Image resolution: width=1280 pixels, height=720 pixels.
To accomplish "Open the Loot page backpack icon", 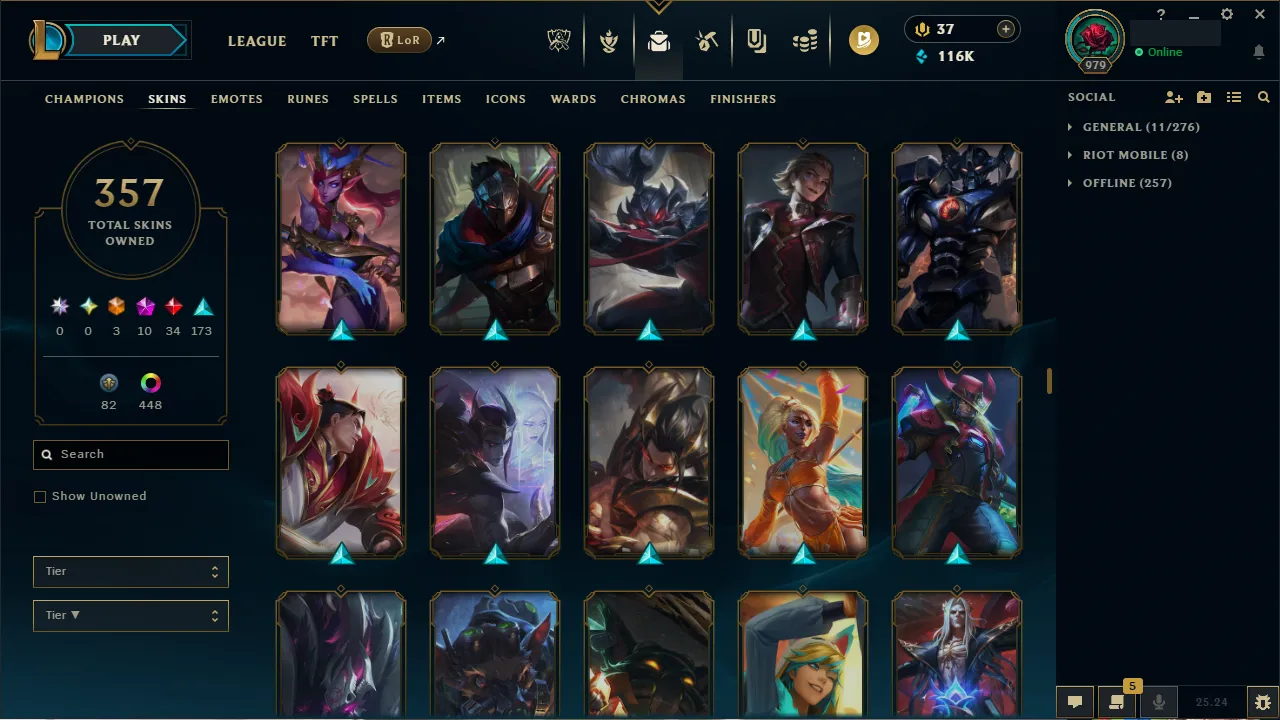I will click(x=658, y=40).
